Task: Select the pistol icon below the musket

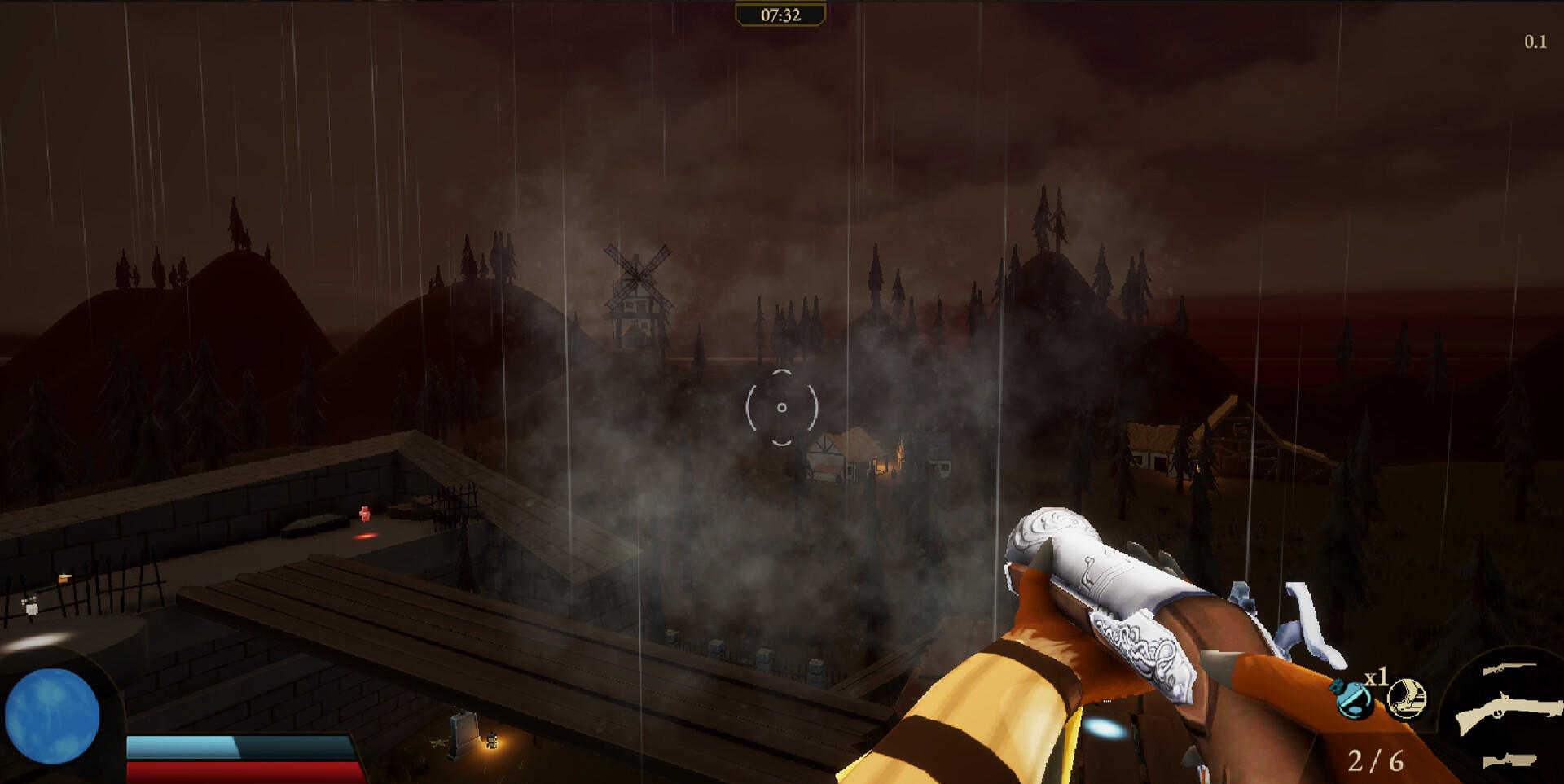Action: 1509,760
